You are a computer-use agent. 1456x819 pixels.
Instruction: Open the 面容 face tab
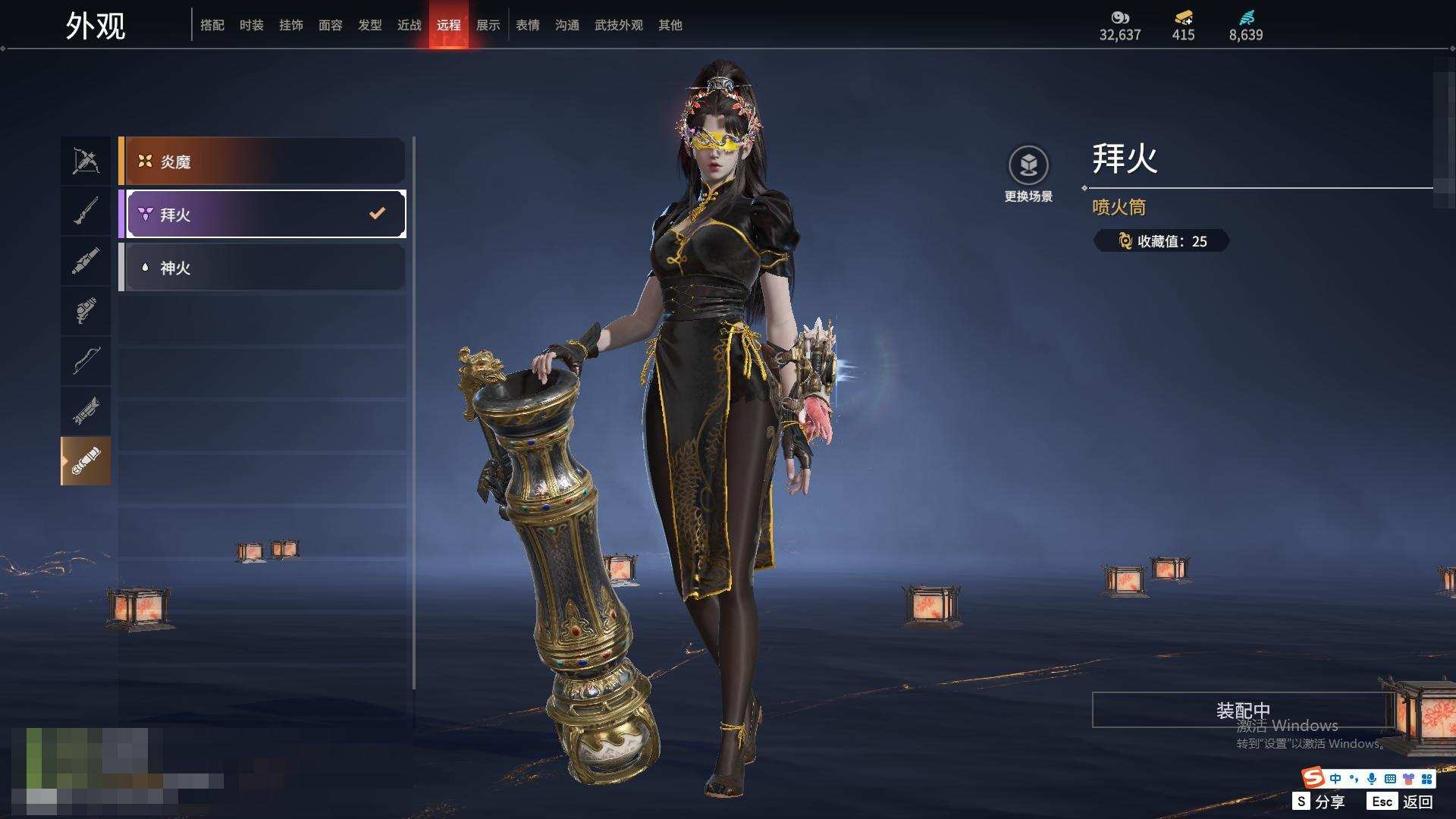tap(331, 25)
